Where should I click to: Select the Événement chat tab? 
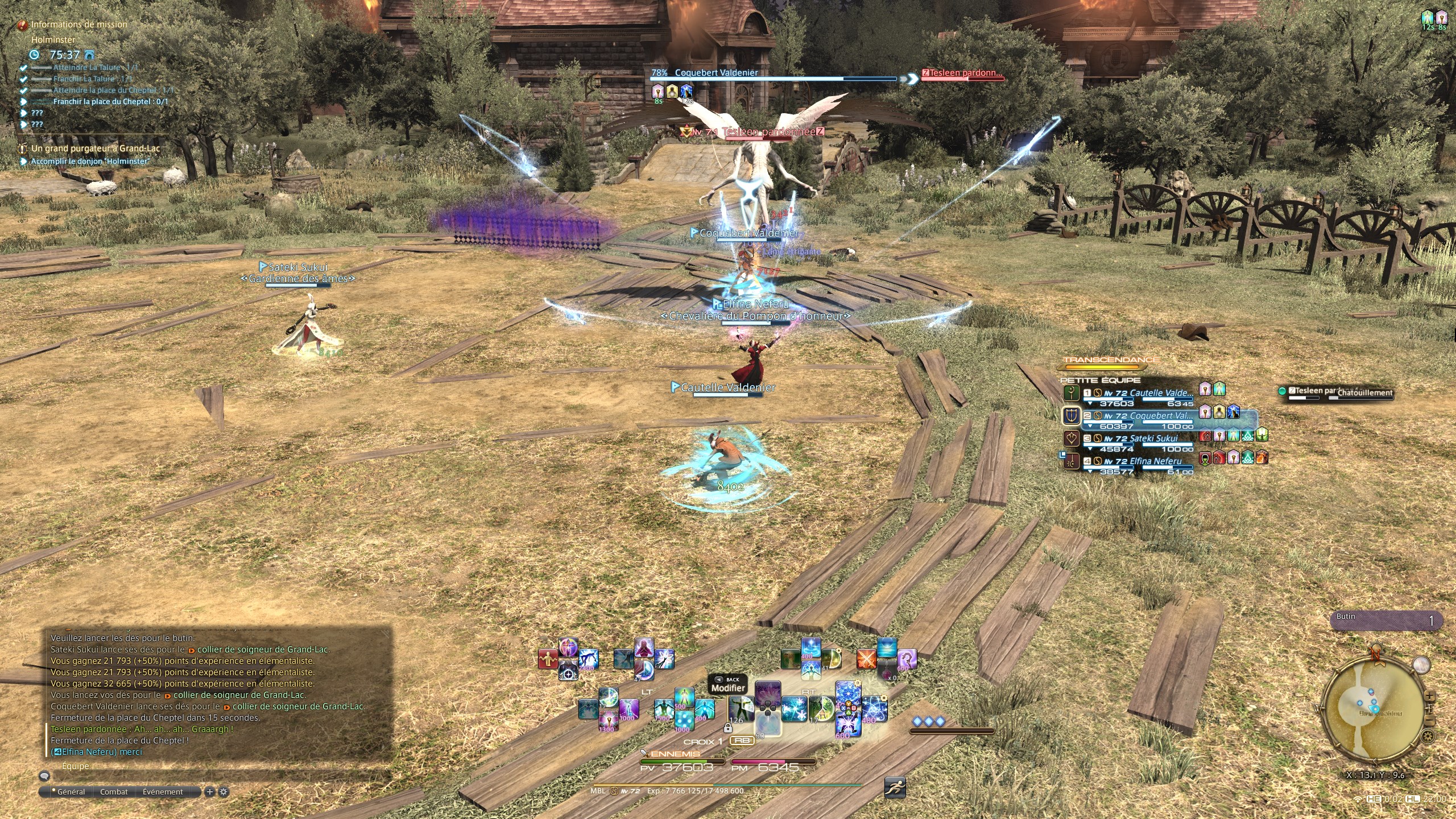pos(163,792)
